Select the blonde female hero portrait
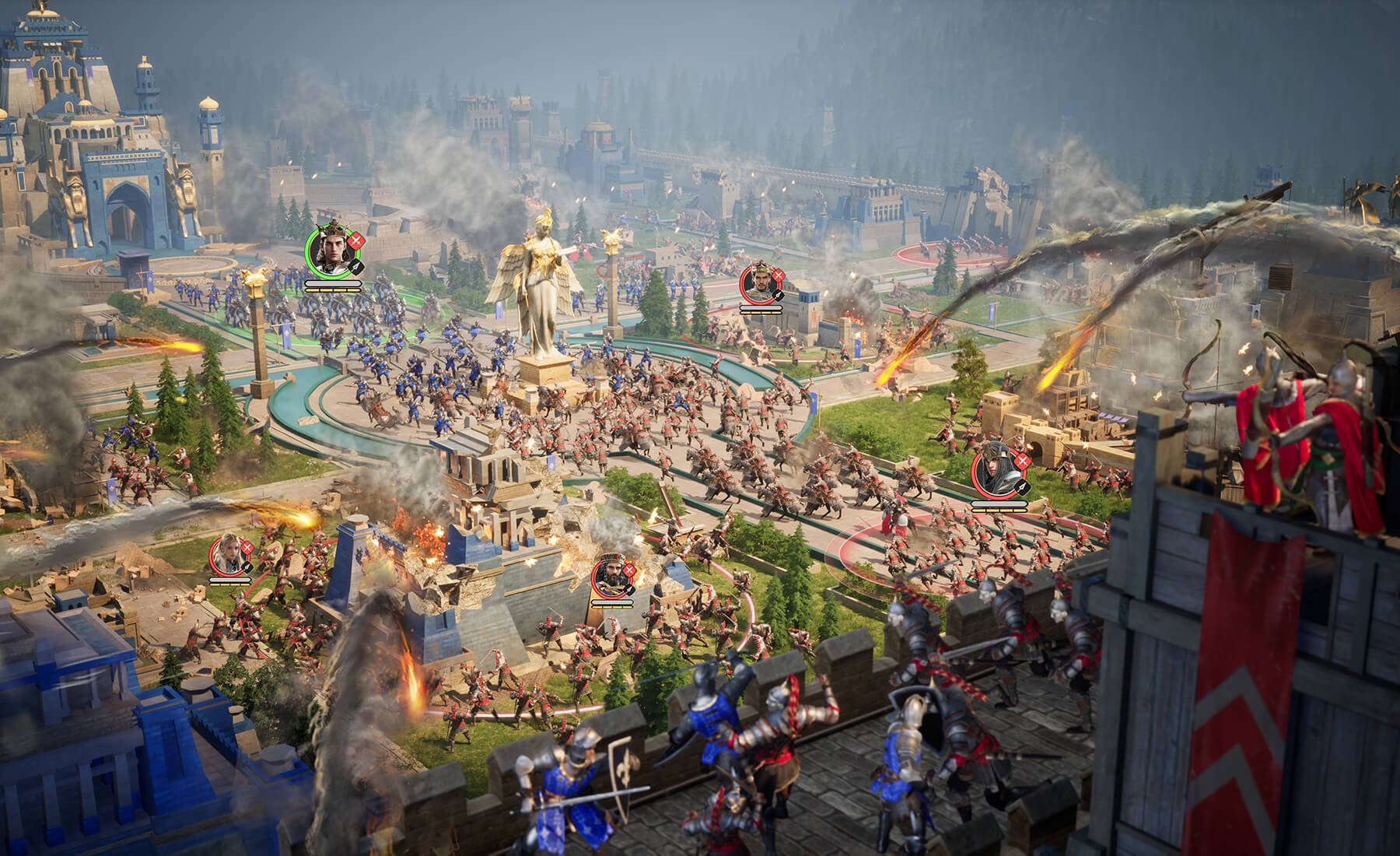This screenshot has width=1400, height=856. pyautogui.click(x=228, y=553)
